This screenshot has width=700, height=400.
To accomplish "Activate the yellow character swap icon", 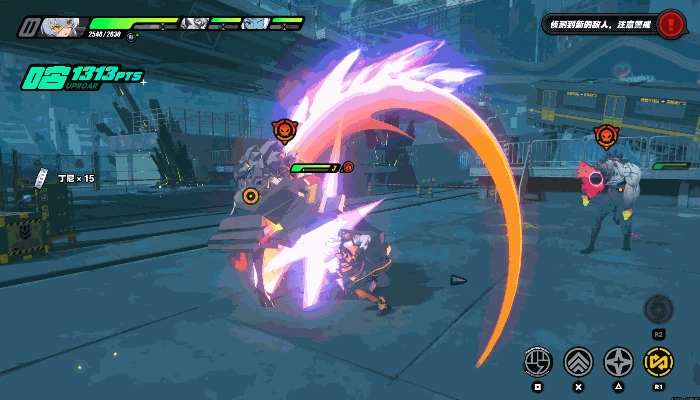I will coord(658,361).
